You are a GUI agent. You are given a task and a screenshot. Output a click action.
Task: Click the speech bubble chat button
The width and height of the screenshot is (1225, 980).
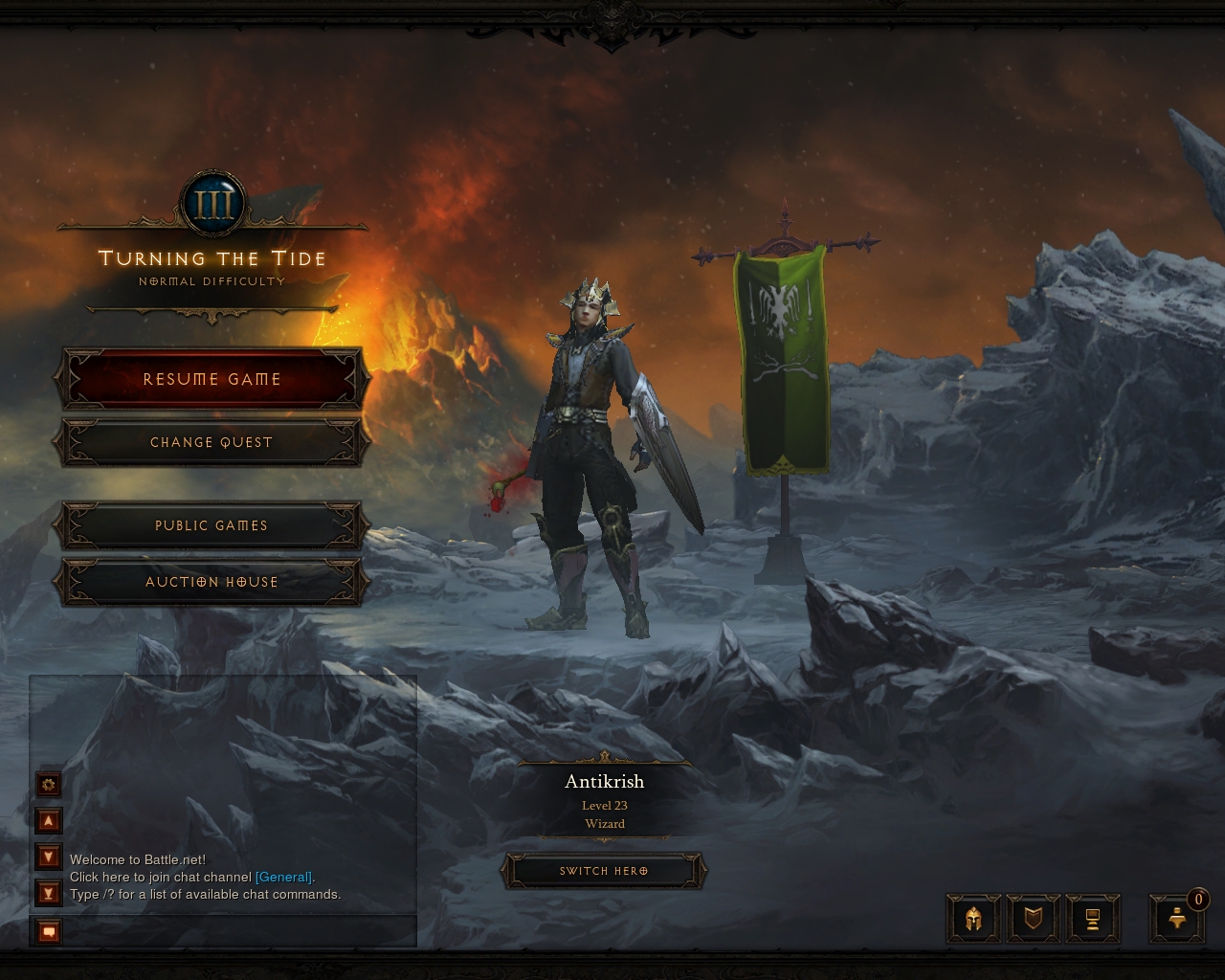point(49,931)
